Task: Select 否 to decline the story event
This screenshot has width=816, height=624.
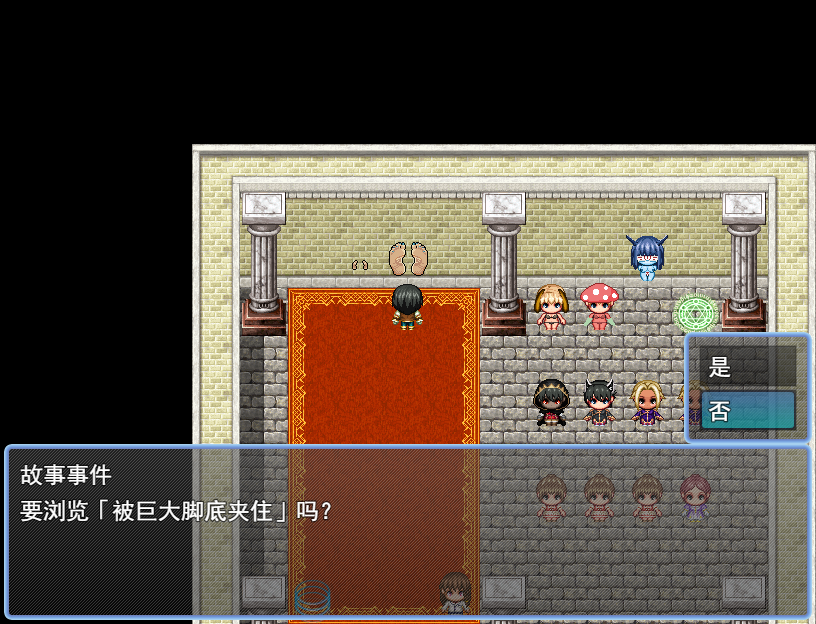Action: (x=747, y=410)
